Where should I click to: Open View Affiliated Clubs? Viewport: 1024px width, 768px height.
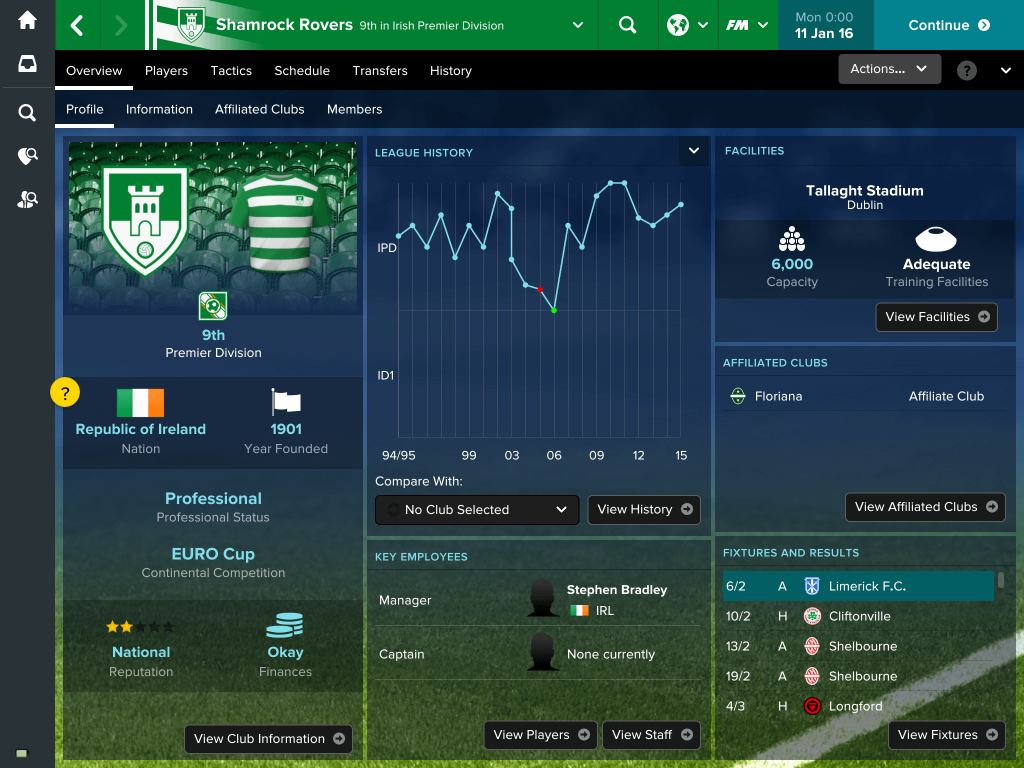925,507
